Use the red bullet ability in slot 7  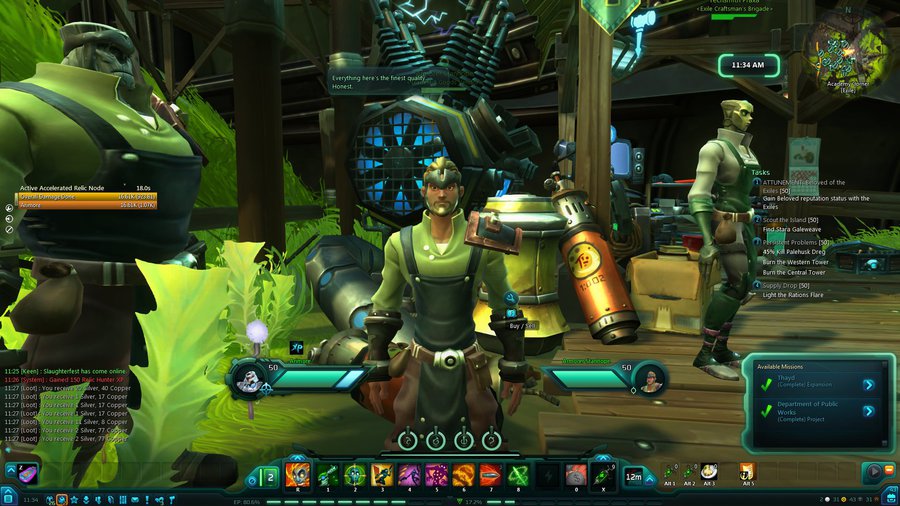(489, 475)
